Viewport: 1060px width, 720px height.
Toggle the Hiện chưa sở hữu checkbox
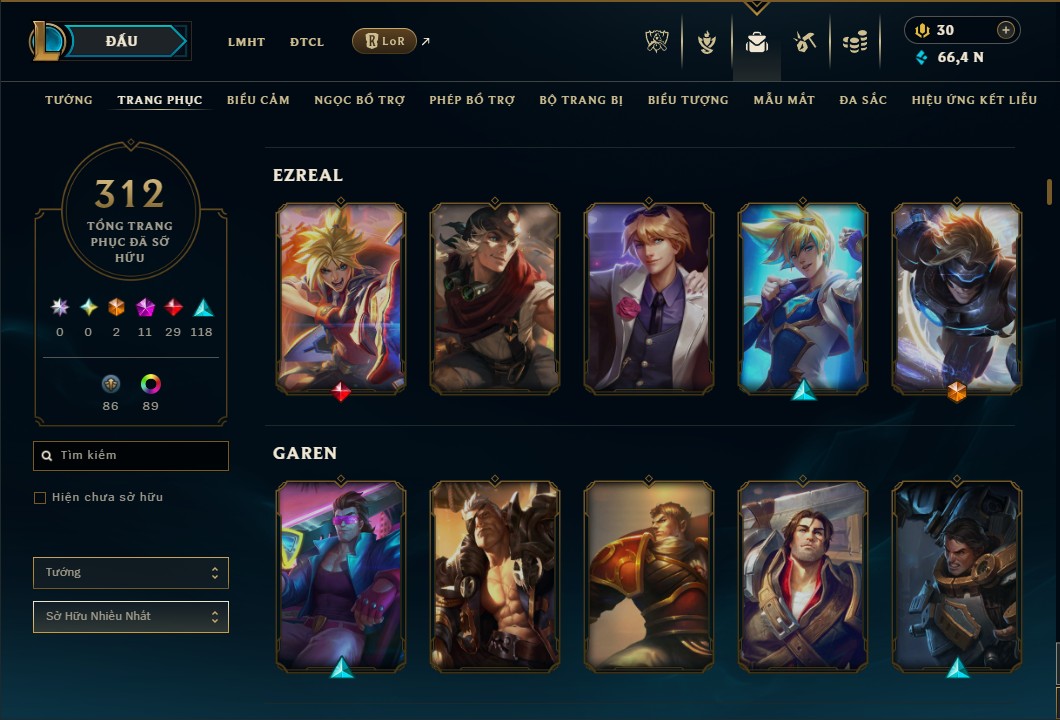(40, 498)
